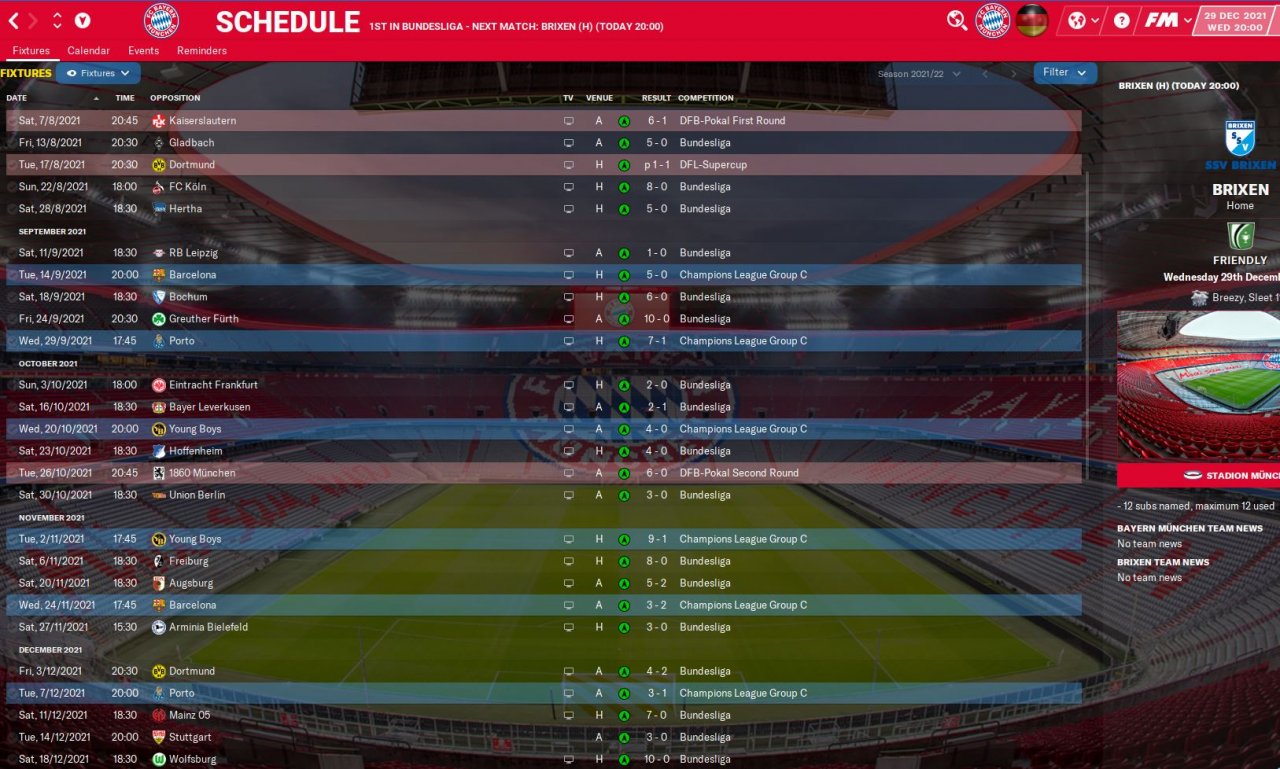Change the Season 2021/22 selector
The width and height of the screenshot is (1280, 769).
[918, 74]
